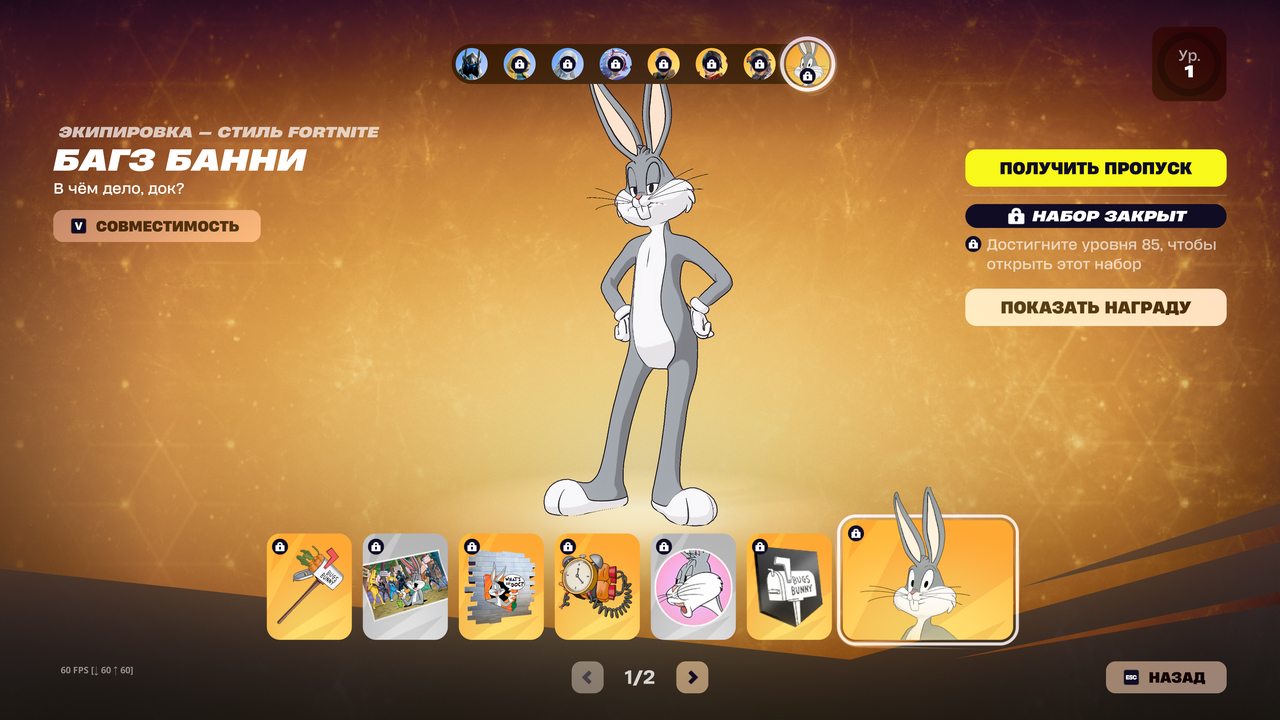Select the carrot mailbox pickaxe reward
Screen dimensions: 1280x720
(x=309, y=587)
